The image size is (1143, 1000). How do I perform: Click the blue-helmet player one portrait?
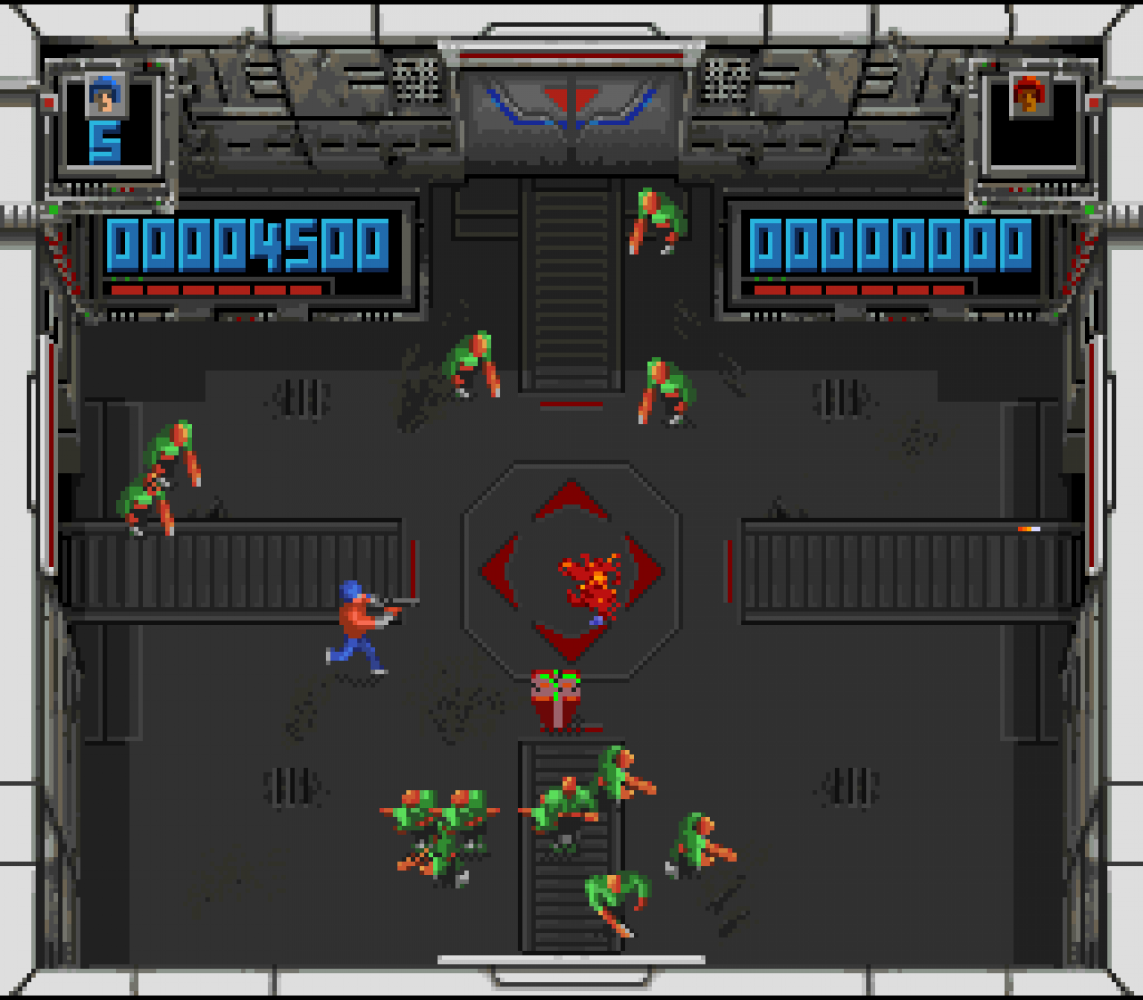(x=102, y=97)
